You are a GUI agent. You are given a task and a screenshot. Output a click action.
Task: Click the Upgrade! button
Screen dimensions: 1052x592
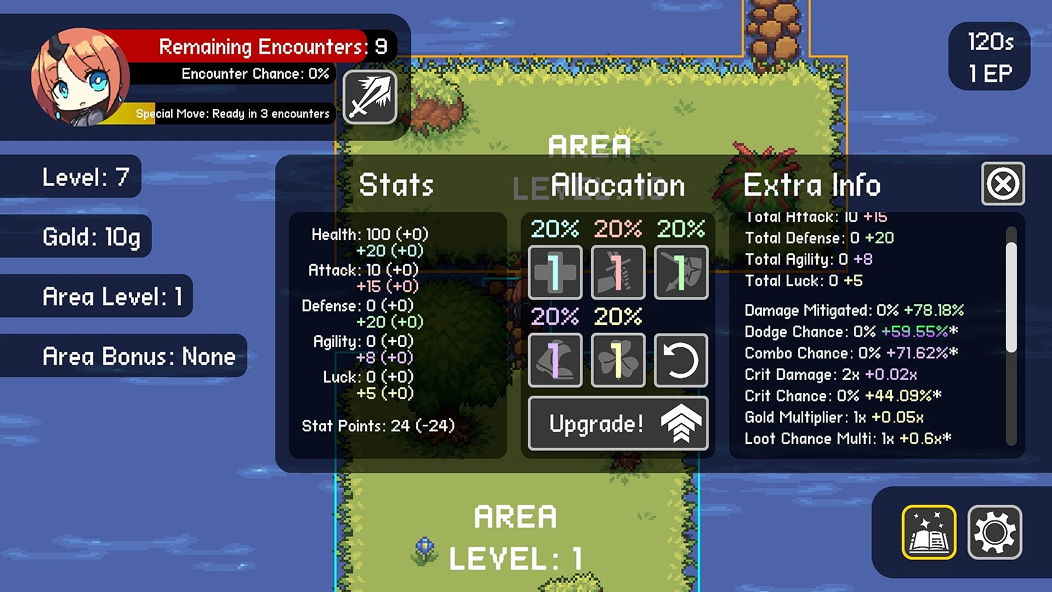(618, 423)
